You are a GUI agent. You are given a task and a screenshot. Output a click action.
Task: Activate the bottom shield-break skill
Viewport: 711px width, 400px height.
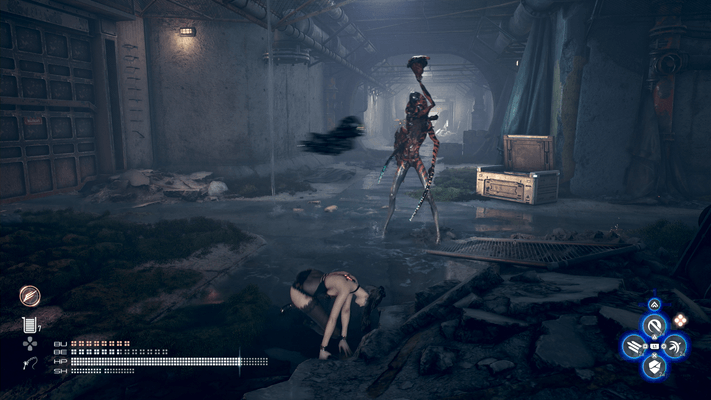(x=654, y=368)
